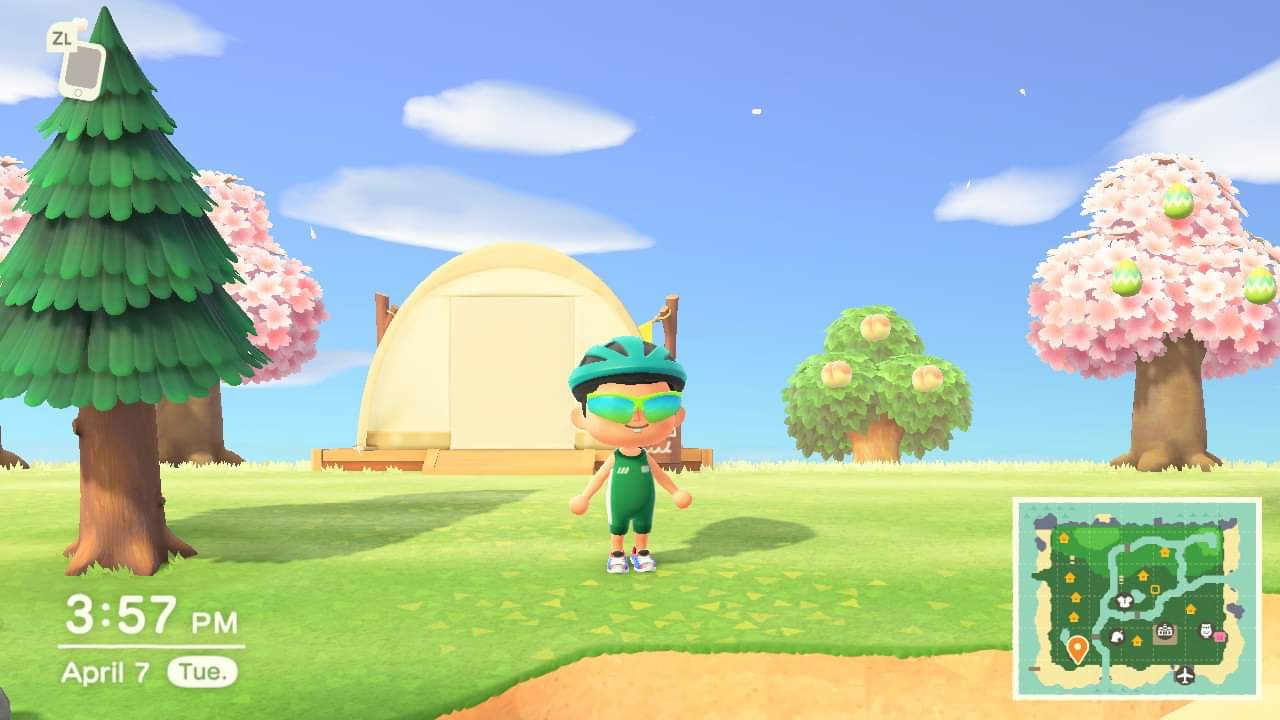Select the Museum owl icon on the minimap
Image resolution: width=1280 pixels, height=720 pixels.
coord(1205,631)
